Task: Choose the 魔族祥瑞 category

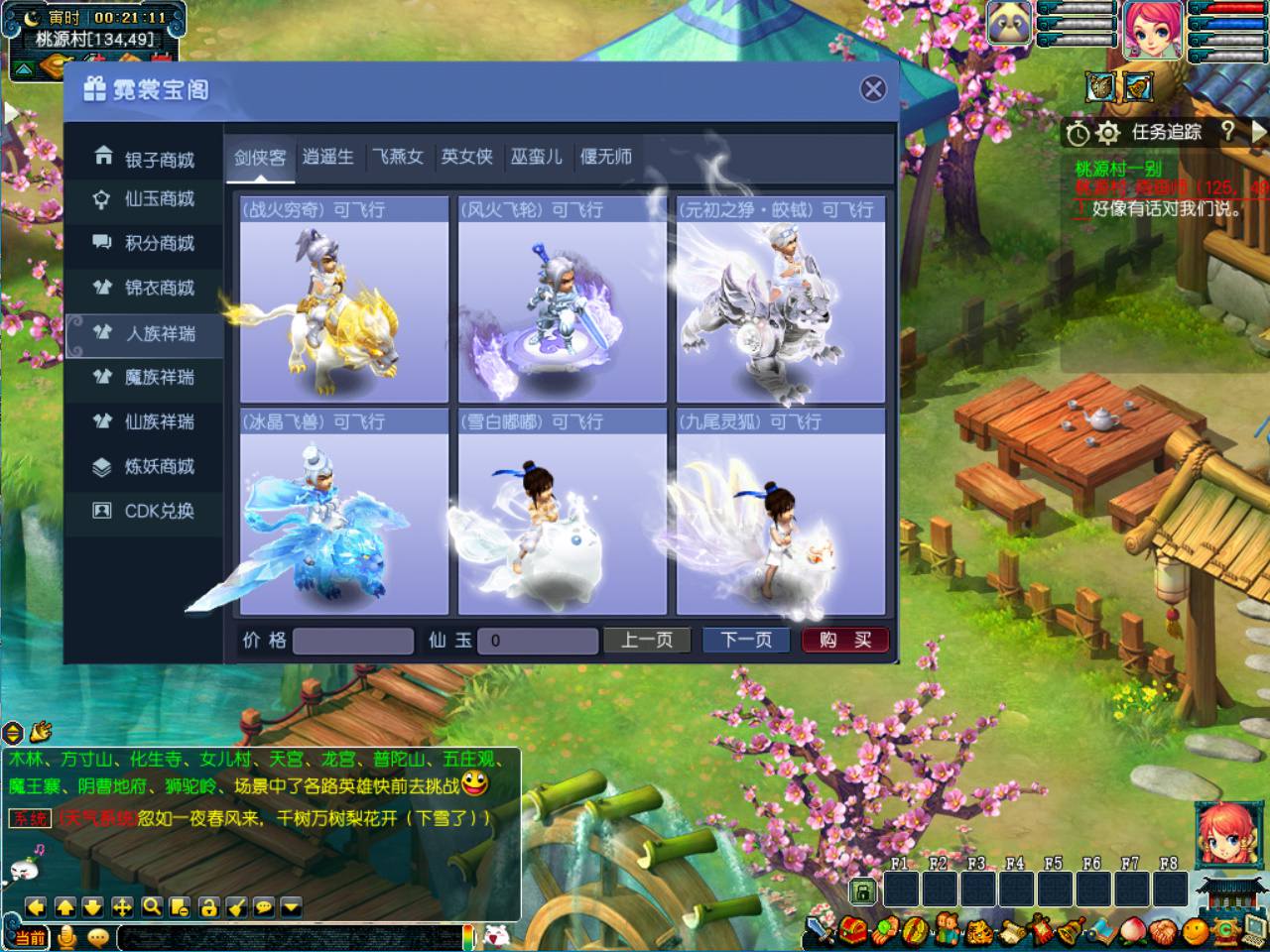Action: (145, 377)
